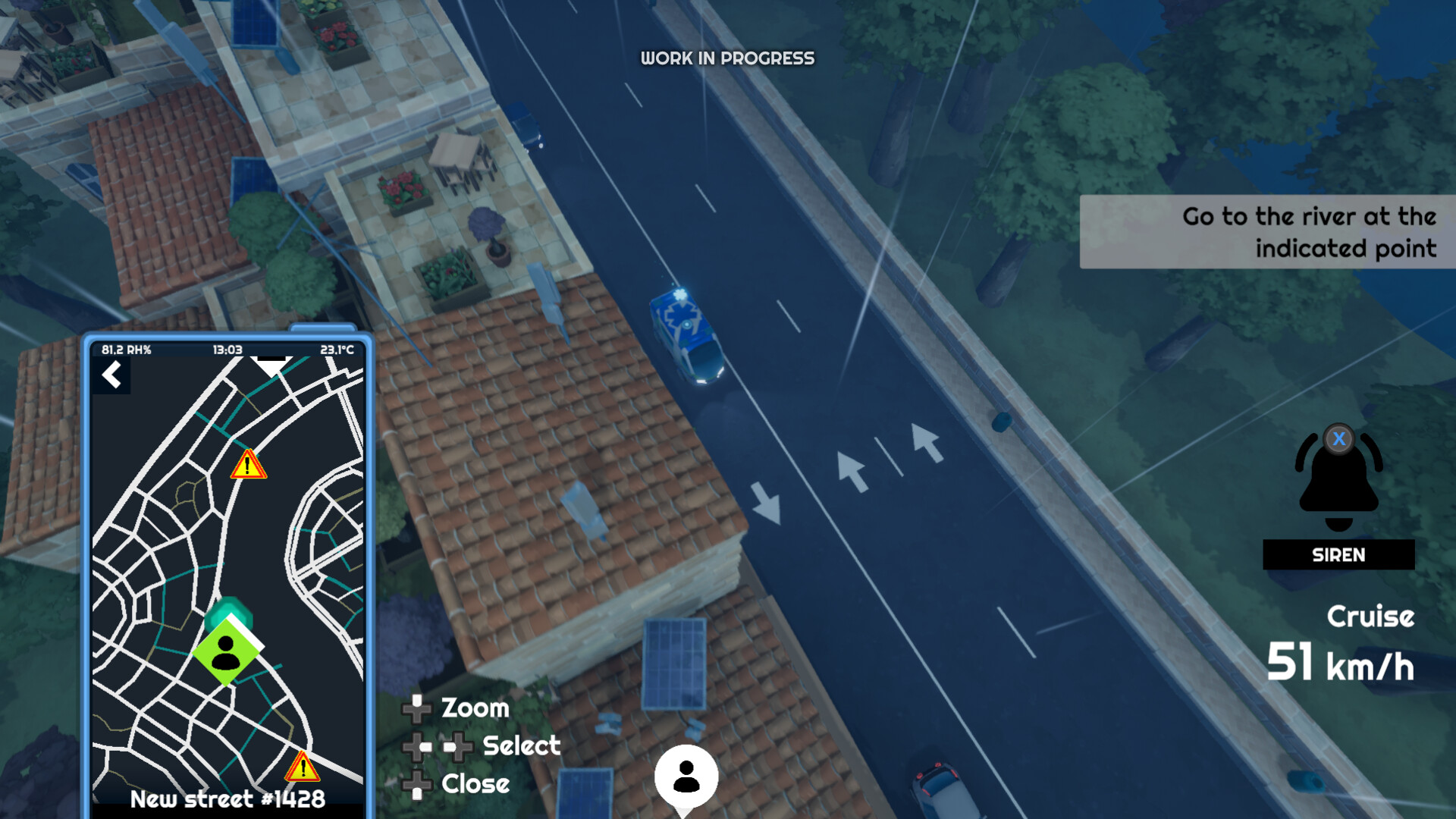Expand the white arrow at the minimap top

pos(271,364)
